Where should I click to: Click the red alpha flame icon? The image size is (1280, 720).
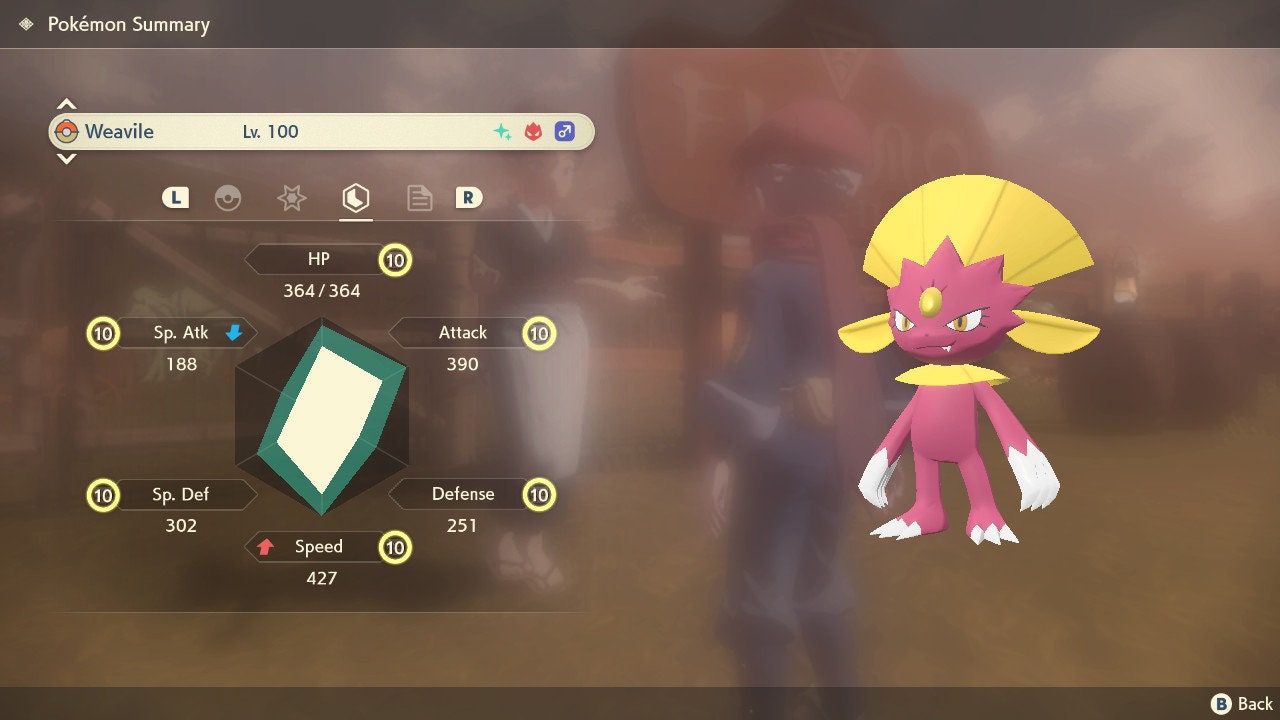531,131
